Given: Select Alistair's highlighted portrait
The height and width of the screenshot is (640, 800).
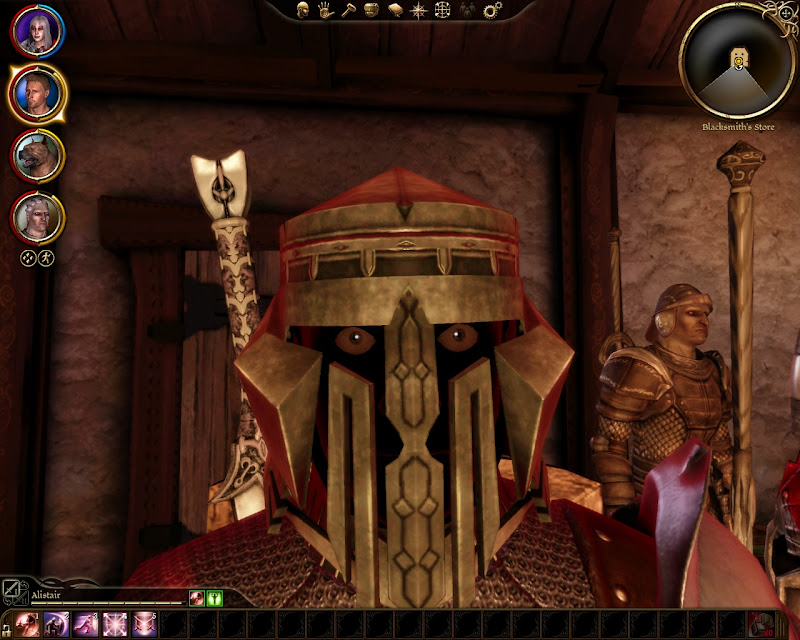Looking at the screenshot, I should pos(38,93).
